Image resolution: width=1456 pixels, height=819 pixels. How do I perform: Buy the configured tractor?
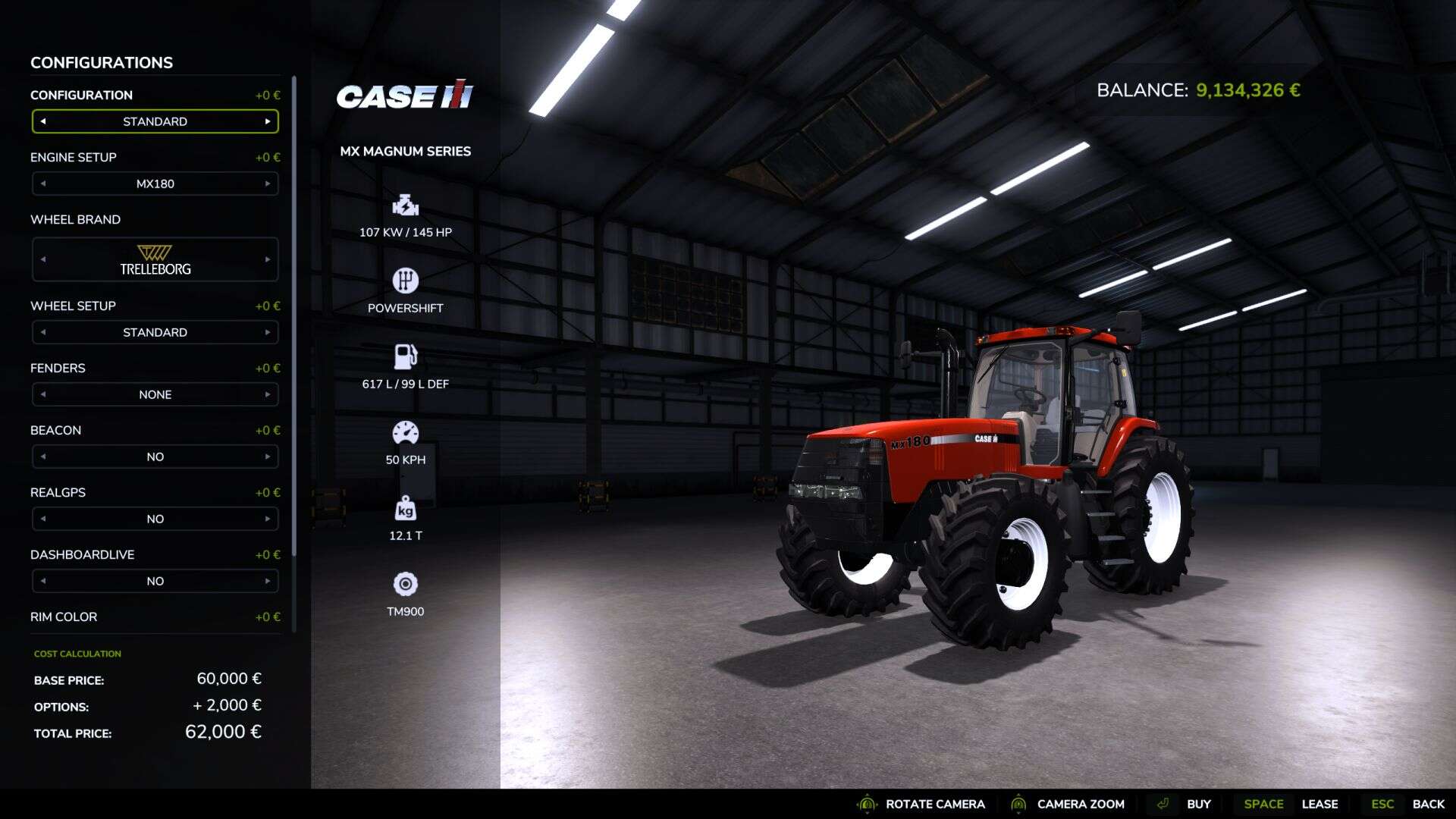point(1197,804)
